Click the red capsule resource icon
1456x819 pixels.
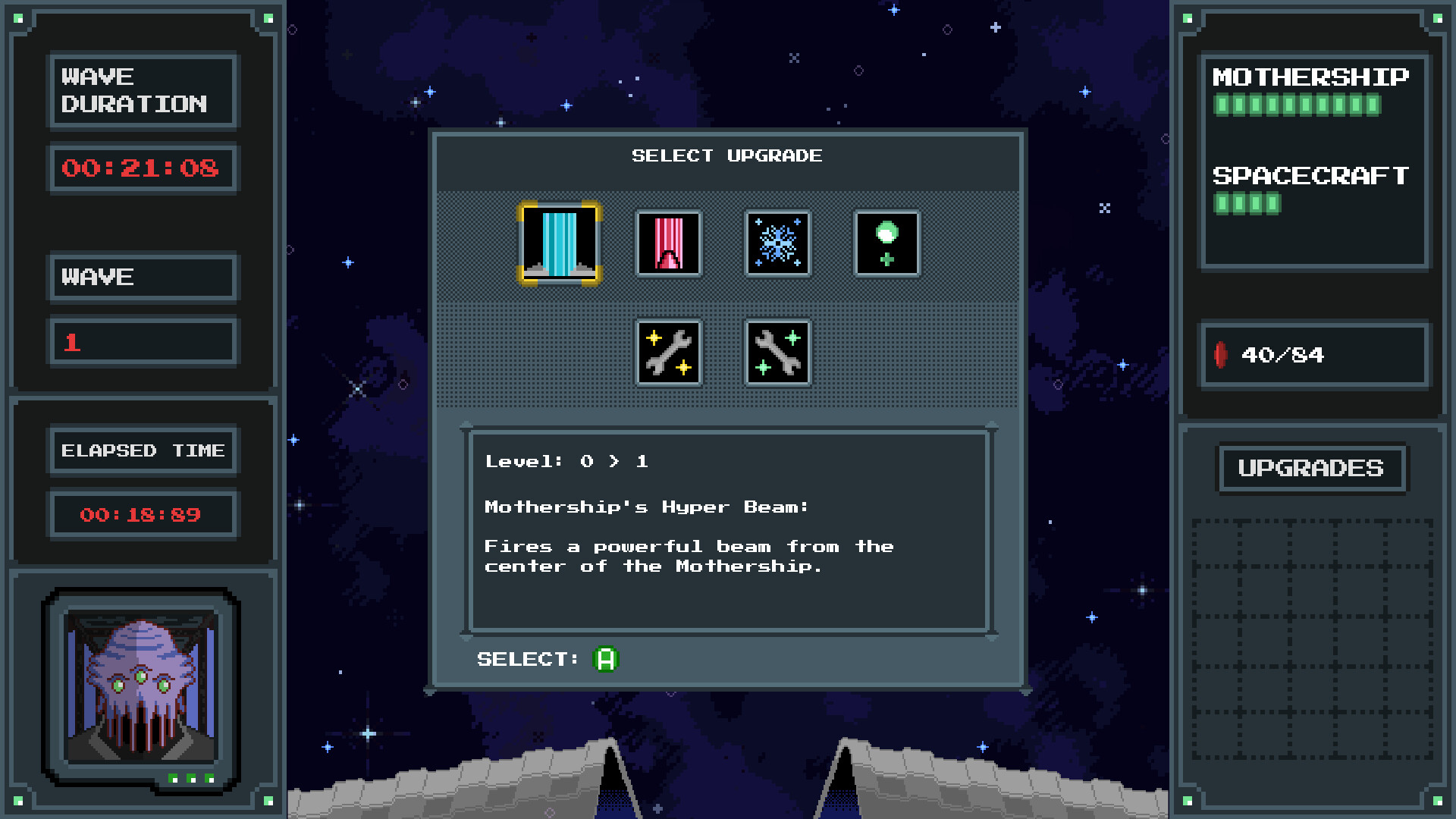coord(1221,355)
